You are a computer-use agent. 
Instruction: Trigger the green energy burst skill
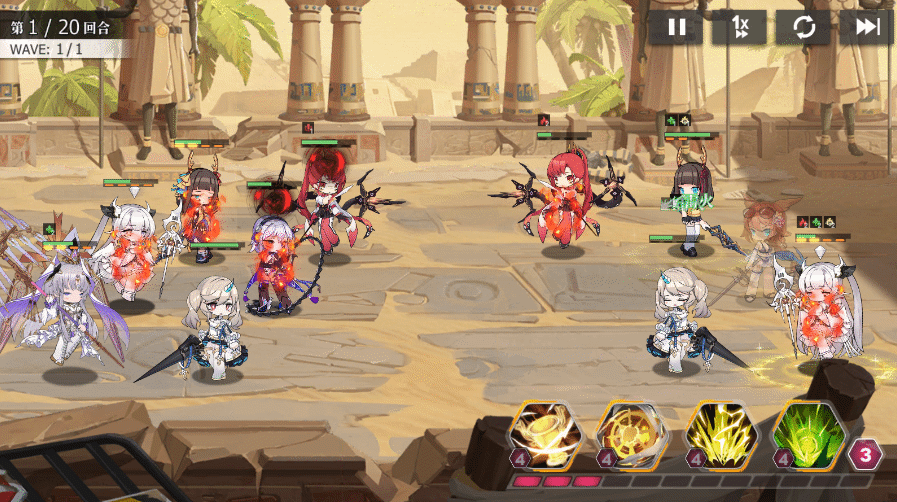806,436
